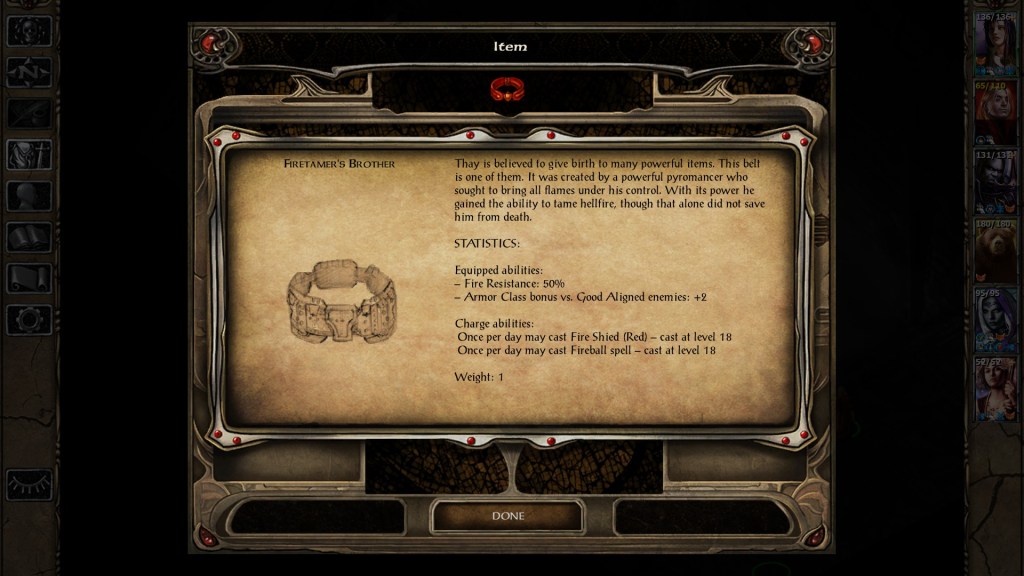
Task: Open the character record bust icon
Action: 28,154
